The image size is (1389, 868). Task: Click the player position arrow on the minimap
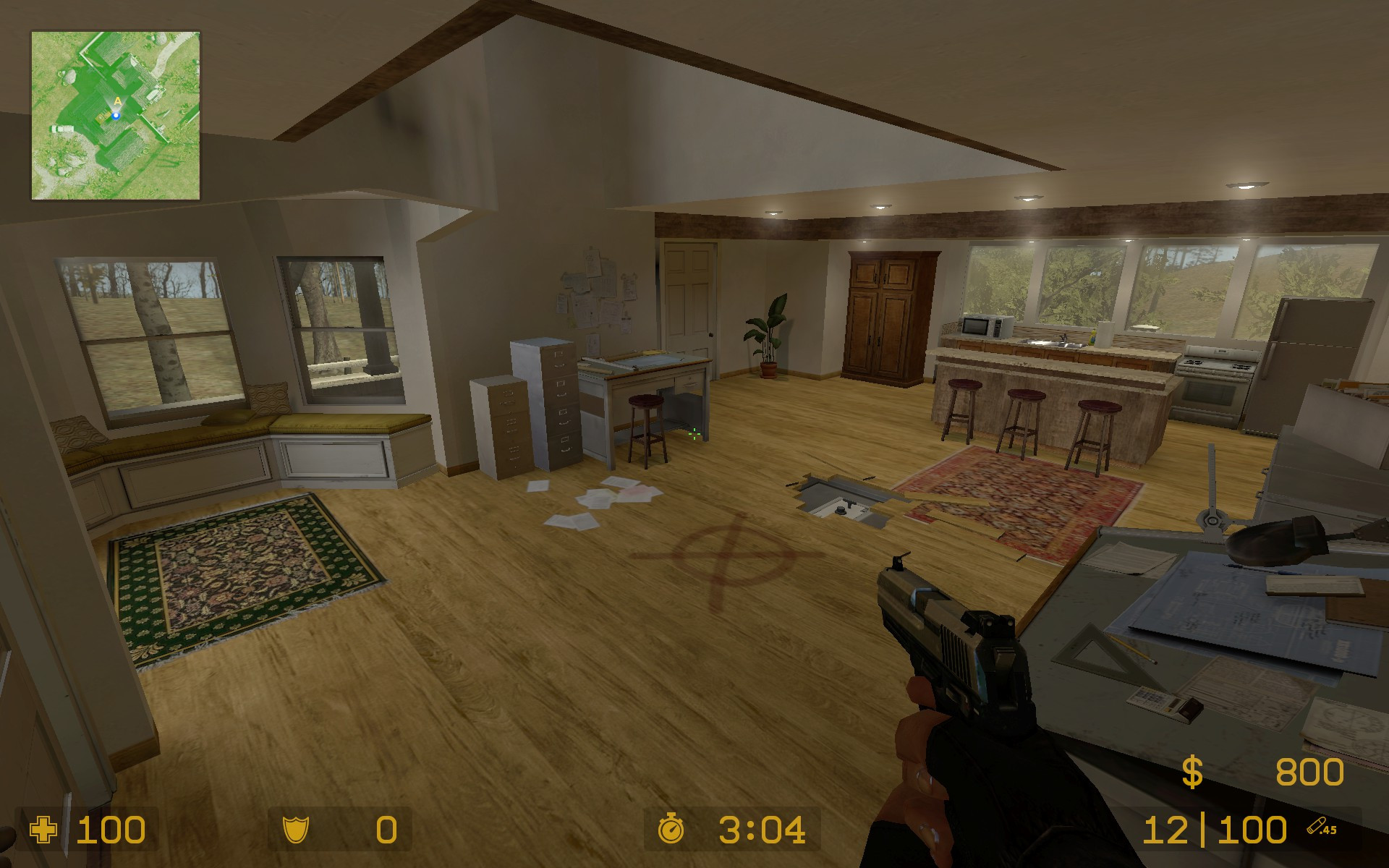pos(116,114)
